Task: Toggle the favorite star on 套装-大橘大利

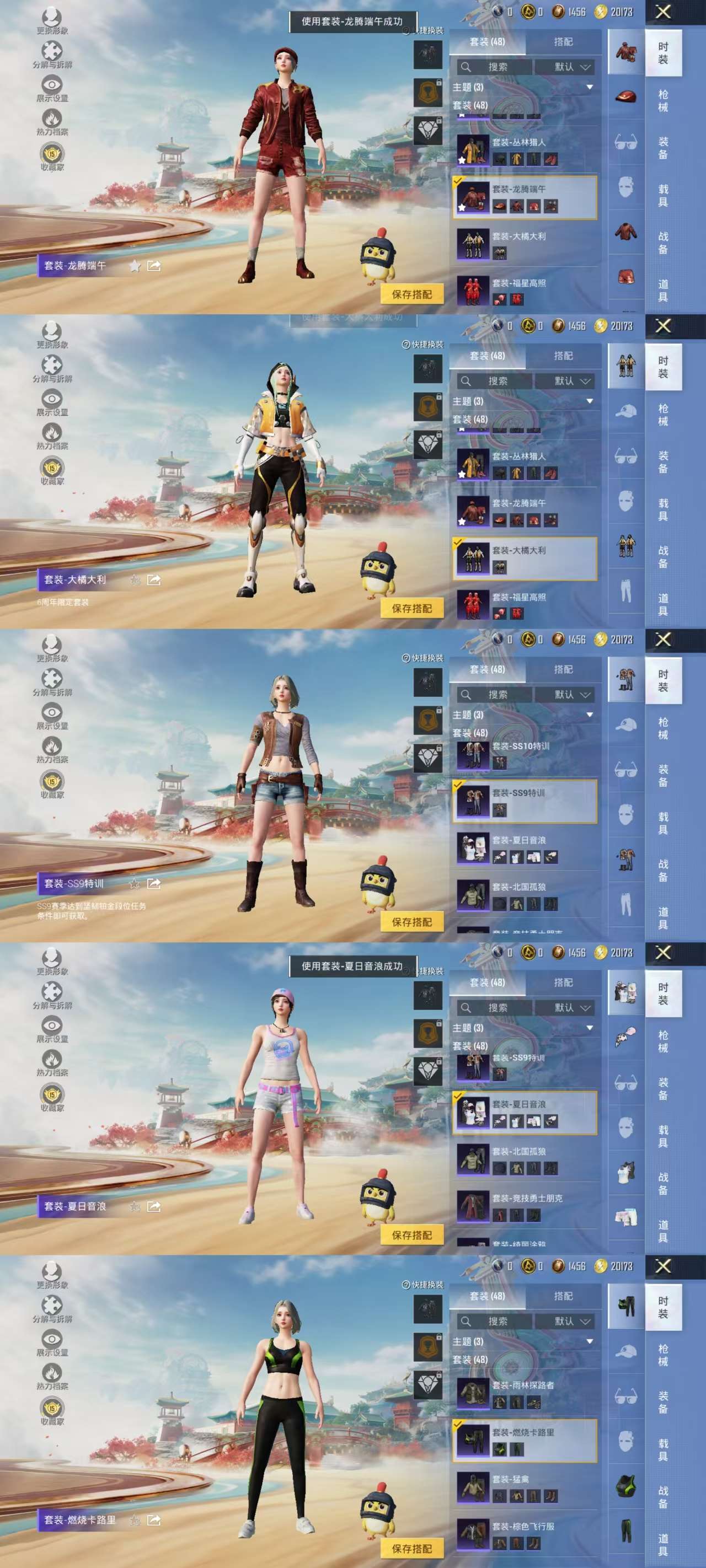Action: point(135,580)
